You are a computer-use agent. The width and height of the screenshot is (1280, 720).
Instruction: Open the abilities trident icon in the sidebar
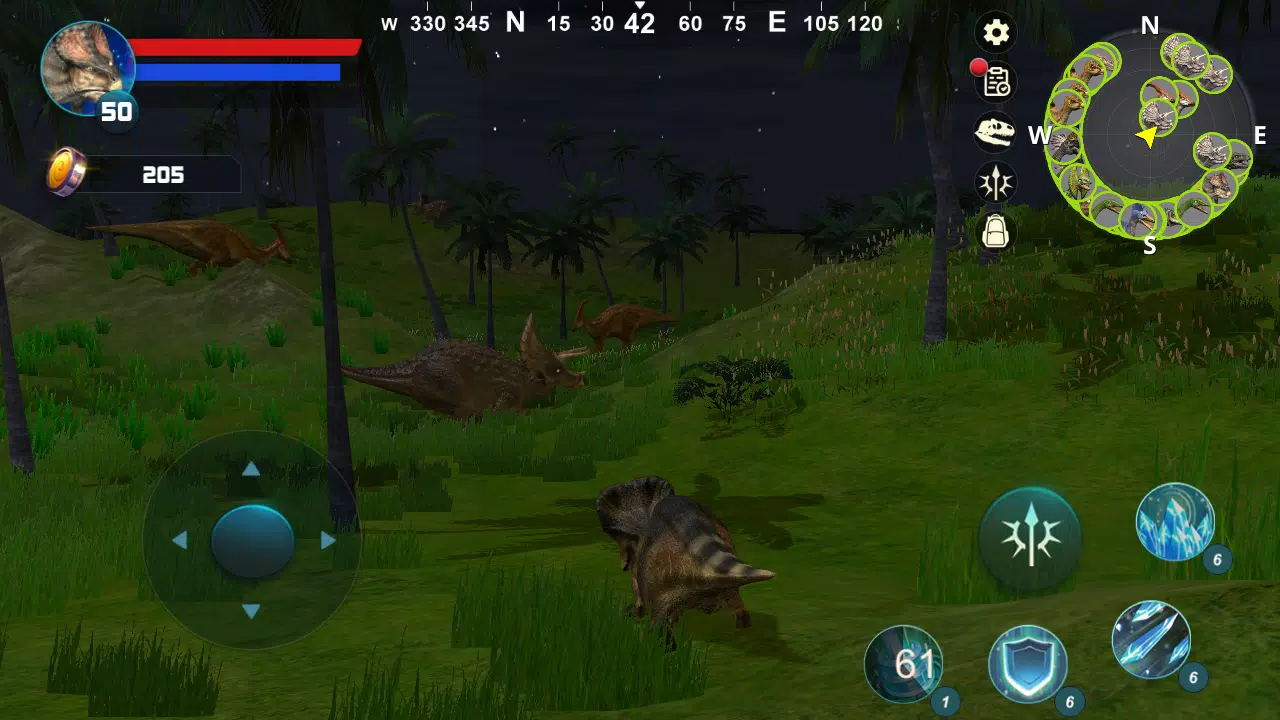[x=995, y=183]
